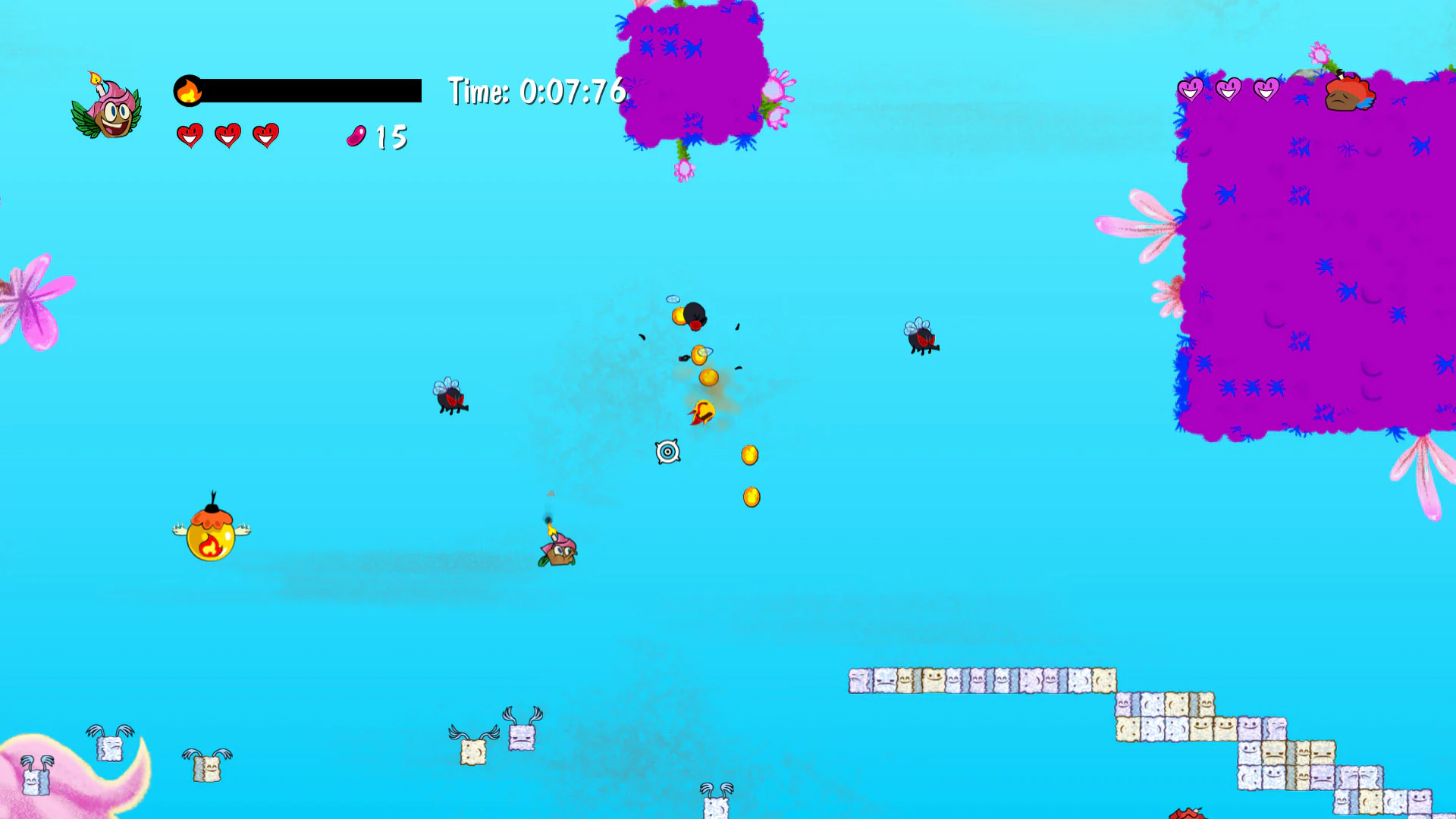
Task: Toggle the rightmost pink smiling heart
Action: [1267, 88]
